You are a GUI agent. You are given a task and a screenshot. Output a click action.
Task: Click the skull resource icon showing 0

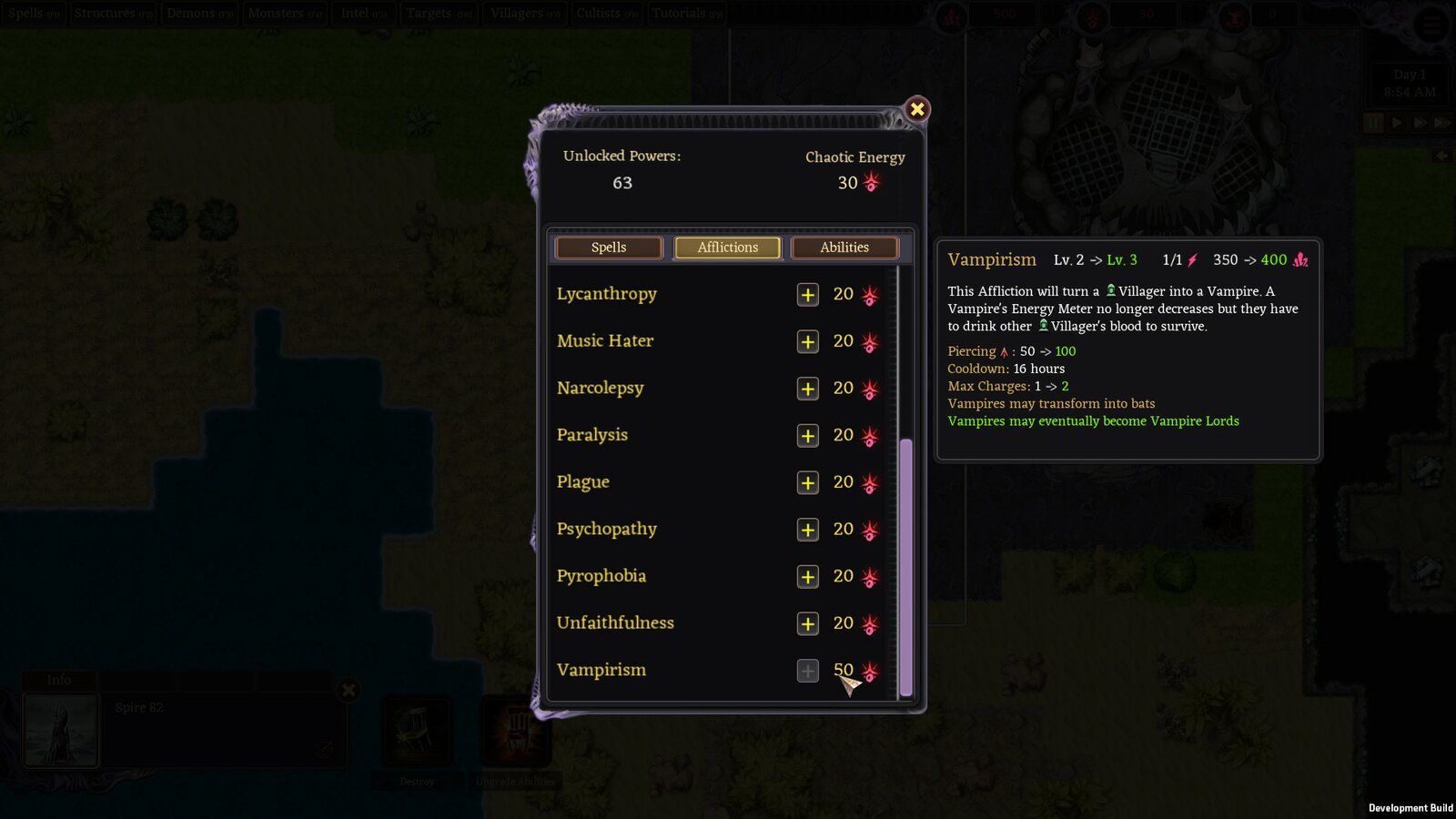(x=1235, y=15)
